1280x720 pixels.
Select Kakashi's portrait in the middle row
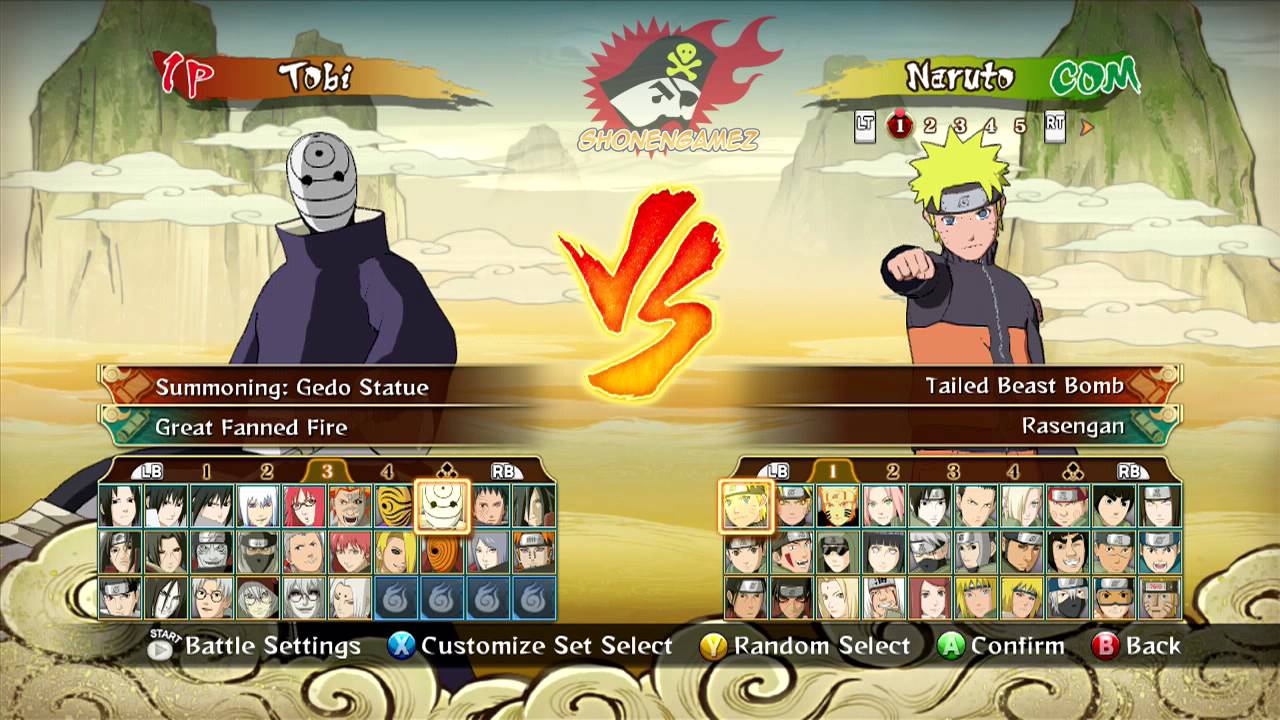point(931,550)
